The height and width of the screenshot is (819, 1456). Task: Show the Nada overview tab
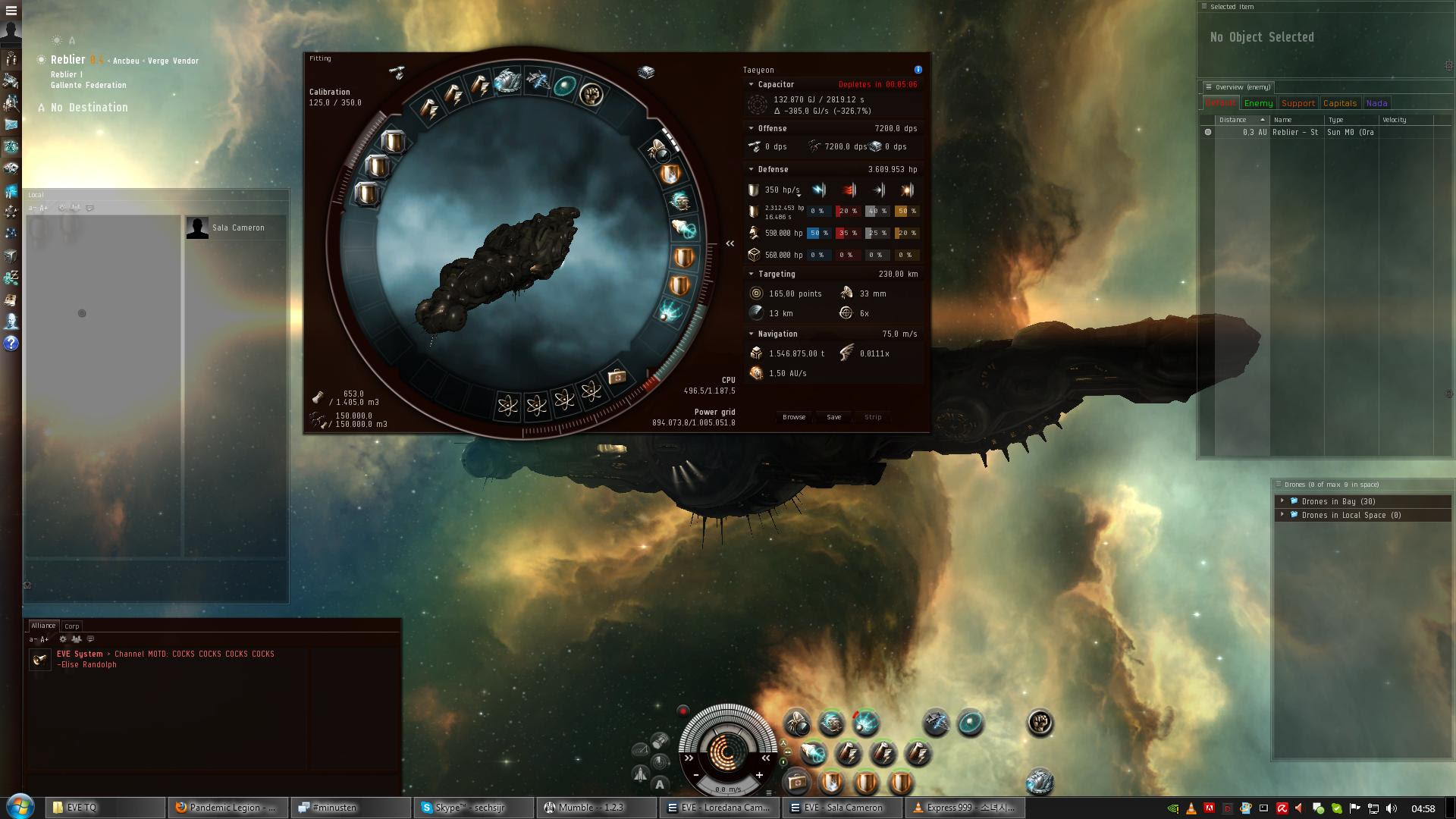click(1376, 103)
